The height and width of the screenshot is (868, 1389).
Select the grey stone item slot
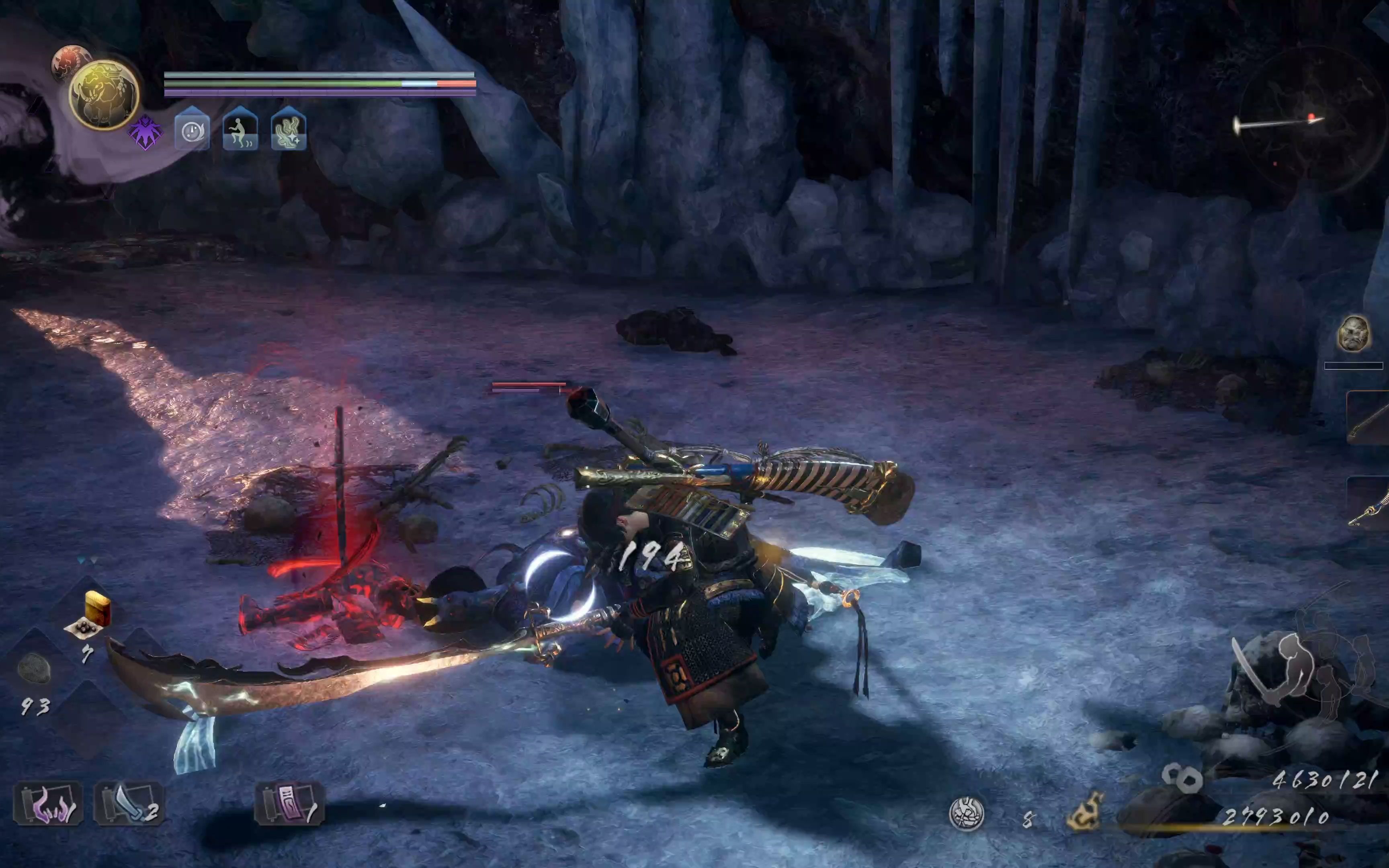point(35,669)
